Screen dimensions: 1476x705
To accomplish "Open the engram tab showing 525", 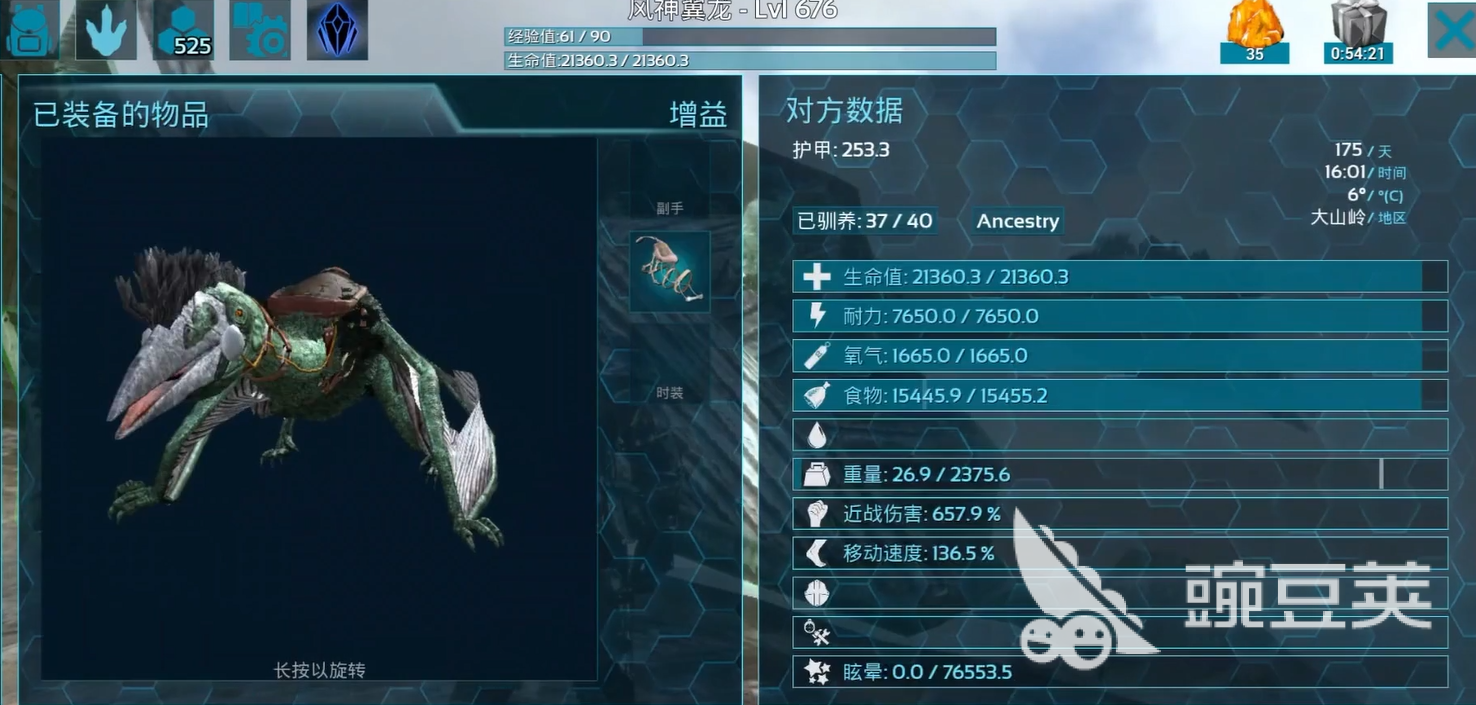I will click(184, 30).
